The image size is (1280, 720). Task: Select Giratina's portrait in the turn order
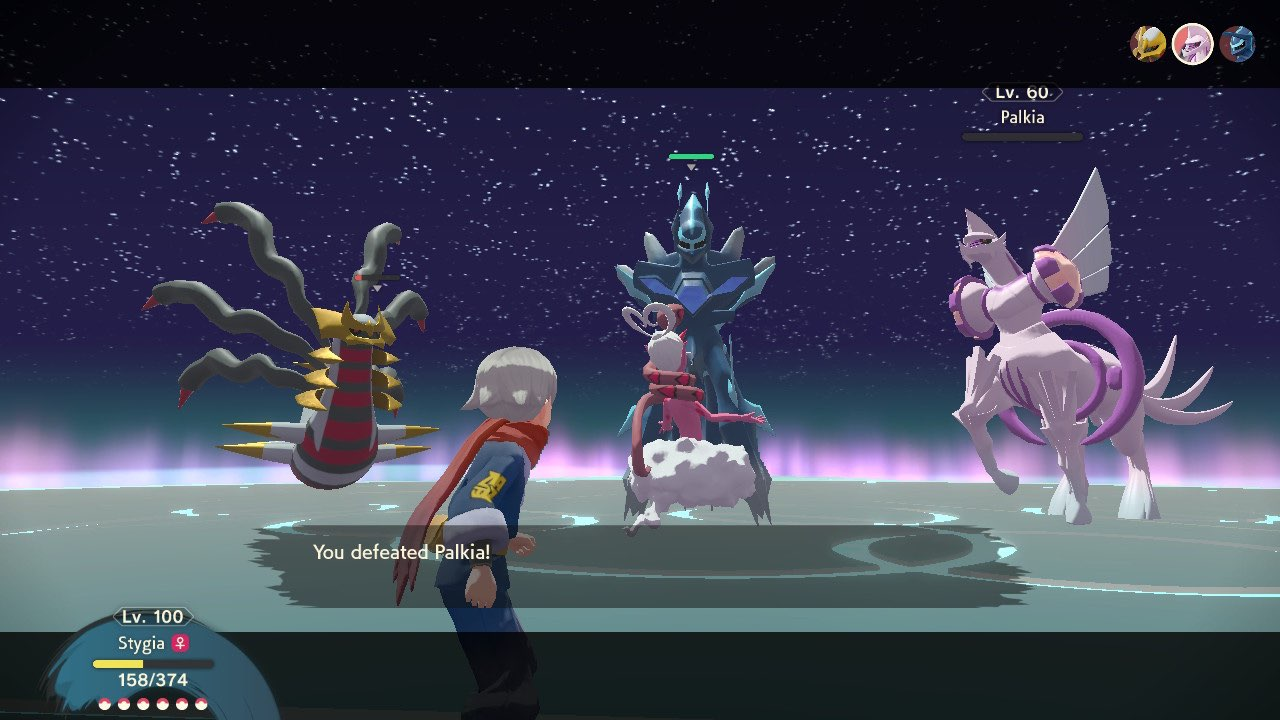(1147, 44)
